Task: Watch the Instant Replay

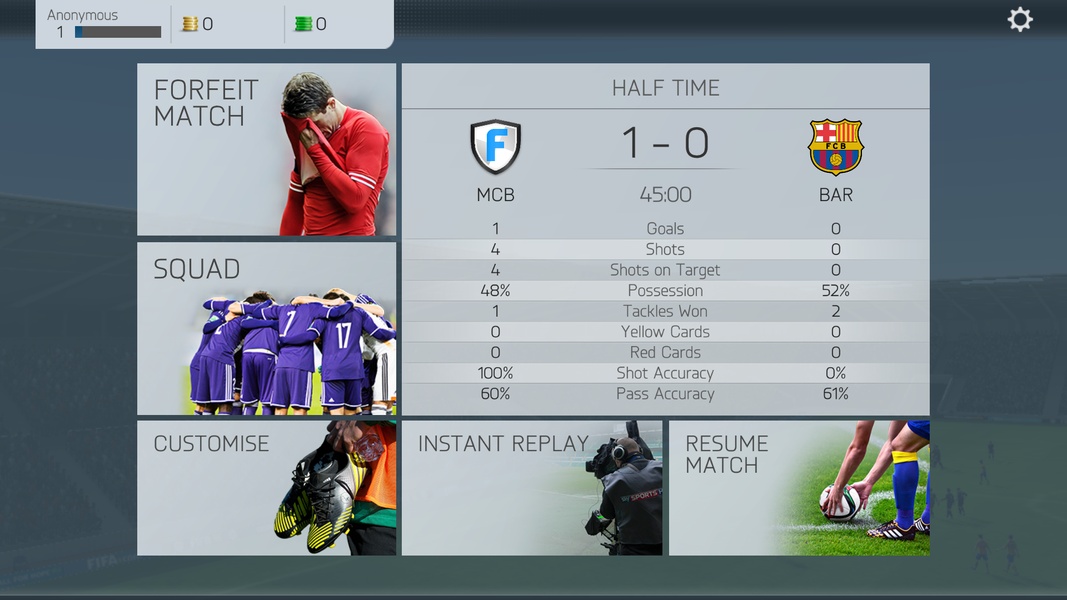Action: 532,488
